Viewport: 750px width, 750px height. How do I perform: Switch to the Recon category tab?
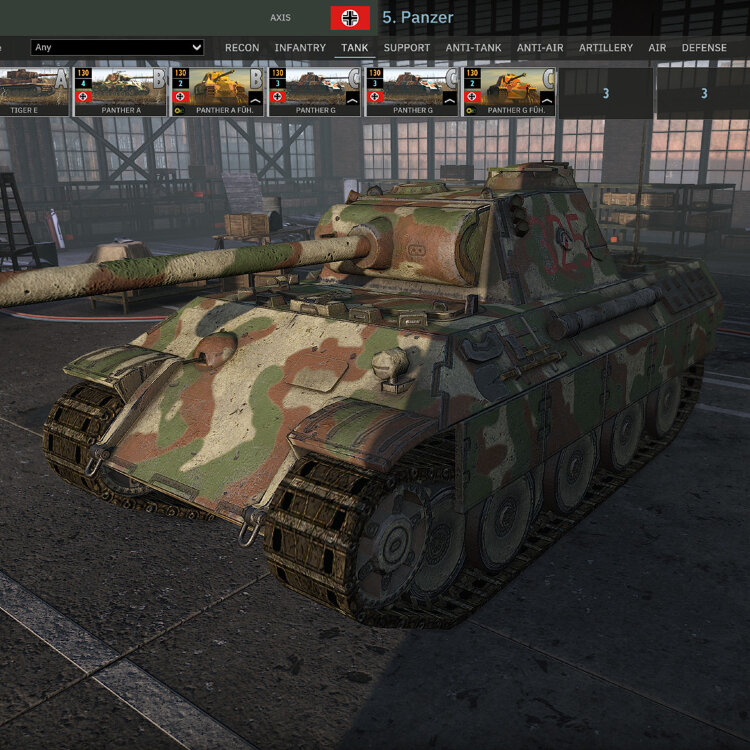(x=242, y=48)
